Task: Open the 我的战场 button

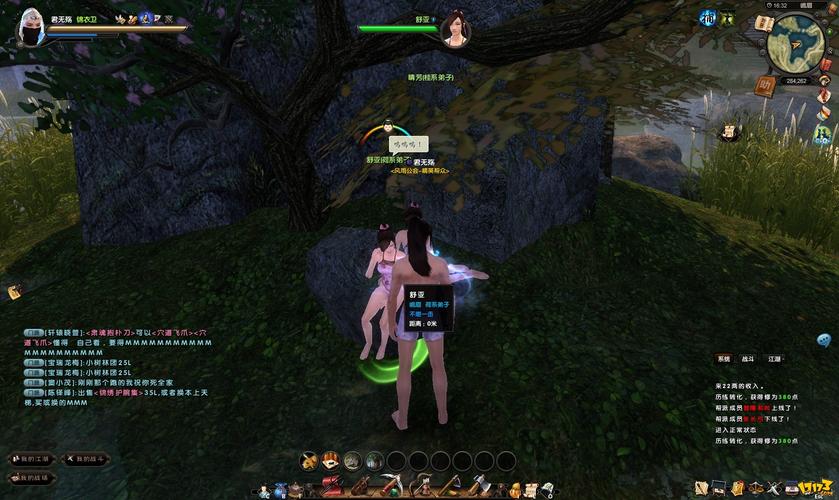Action: (x=31, y=478)
